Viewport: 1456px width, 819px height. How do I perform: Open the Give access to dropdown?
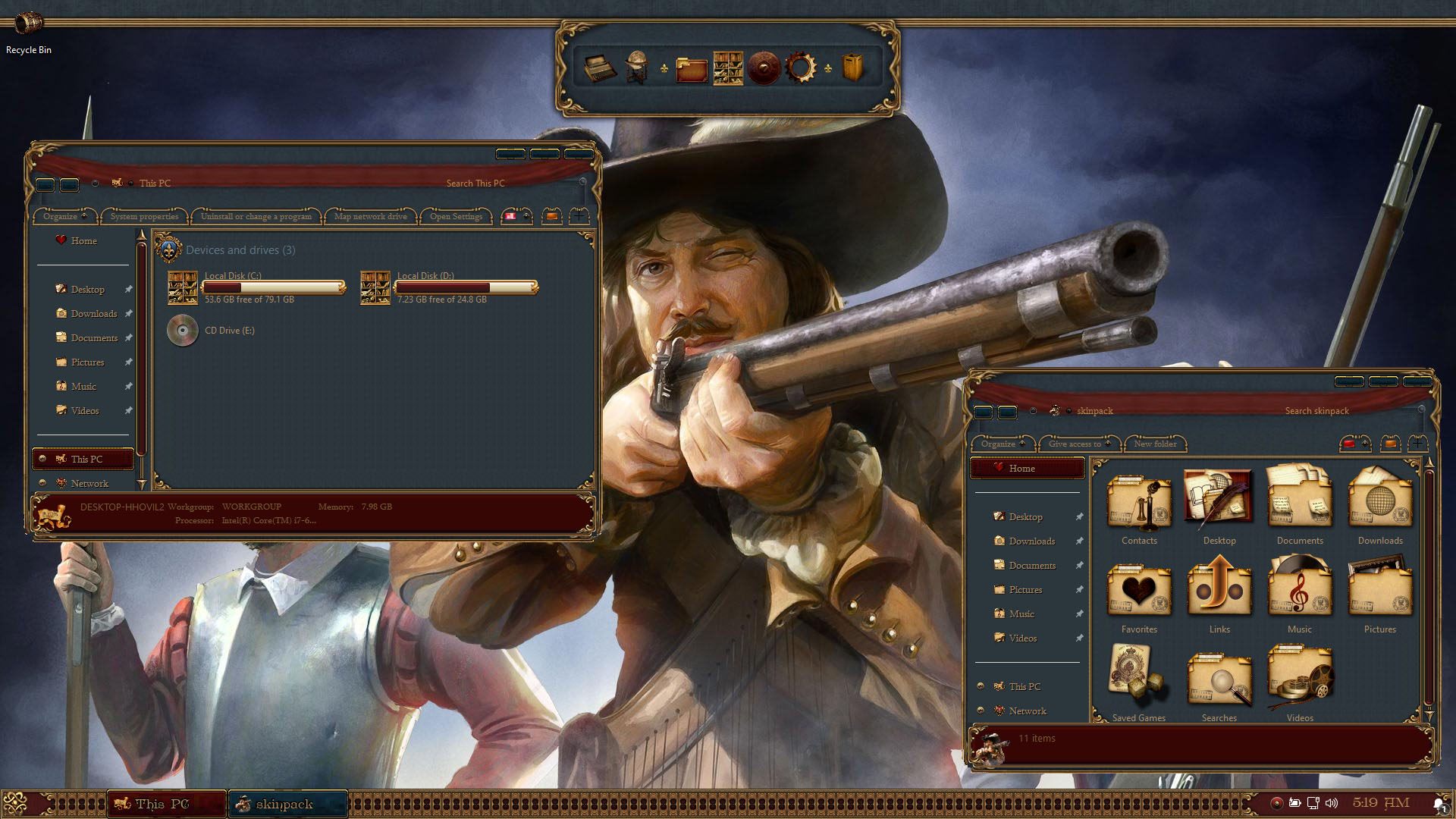click(1078, 444)
